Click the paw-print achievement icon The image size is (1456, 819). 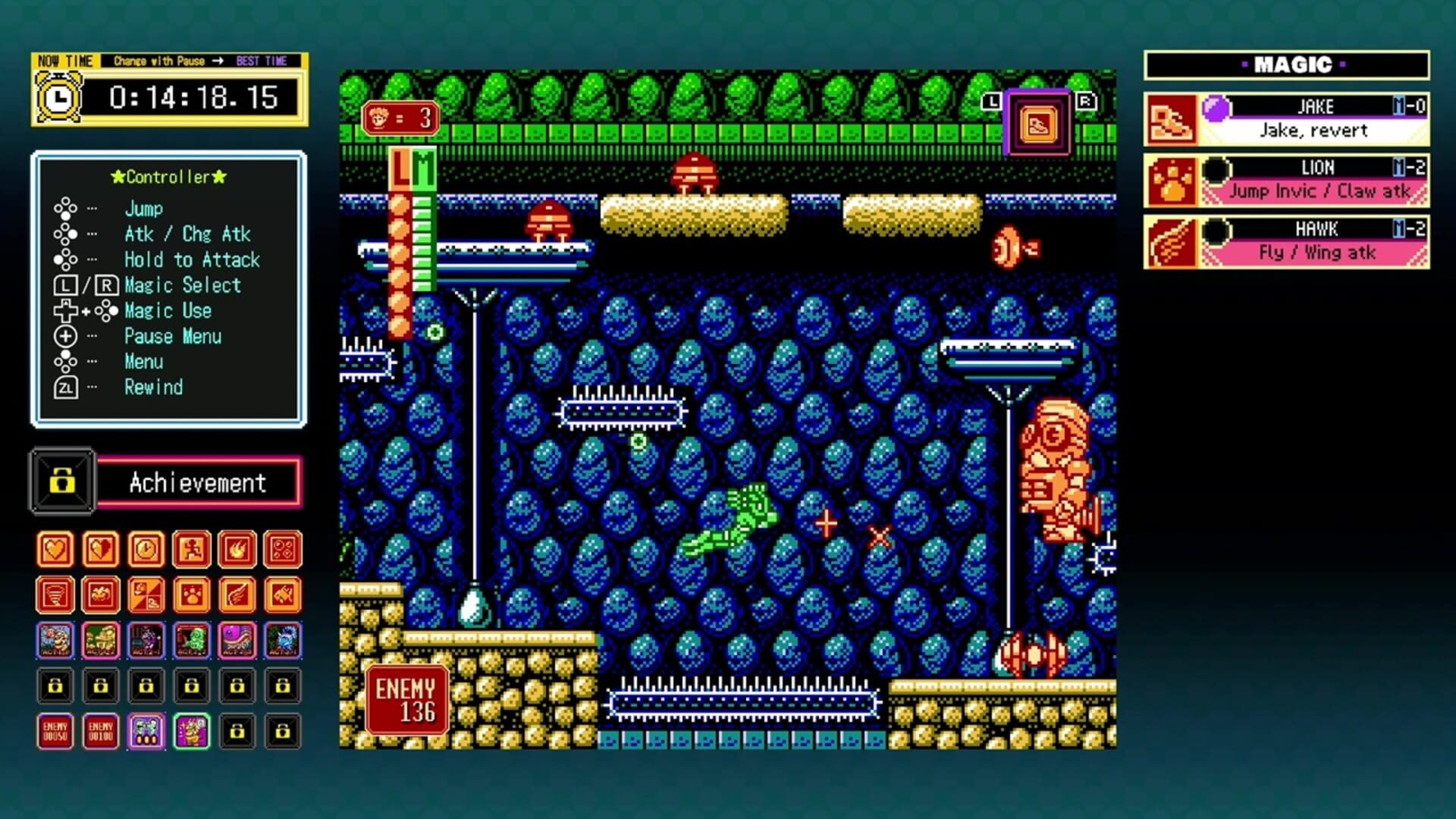192,595
